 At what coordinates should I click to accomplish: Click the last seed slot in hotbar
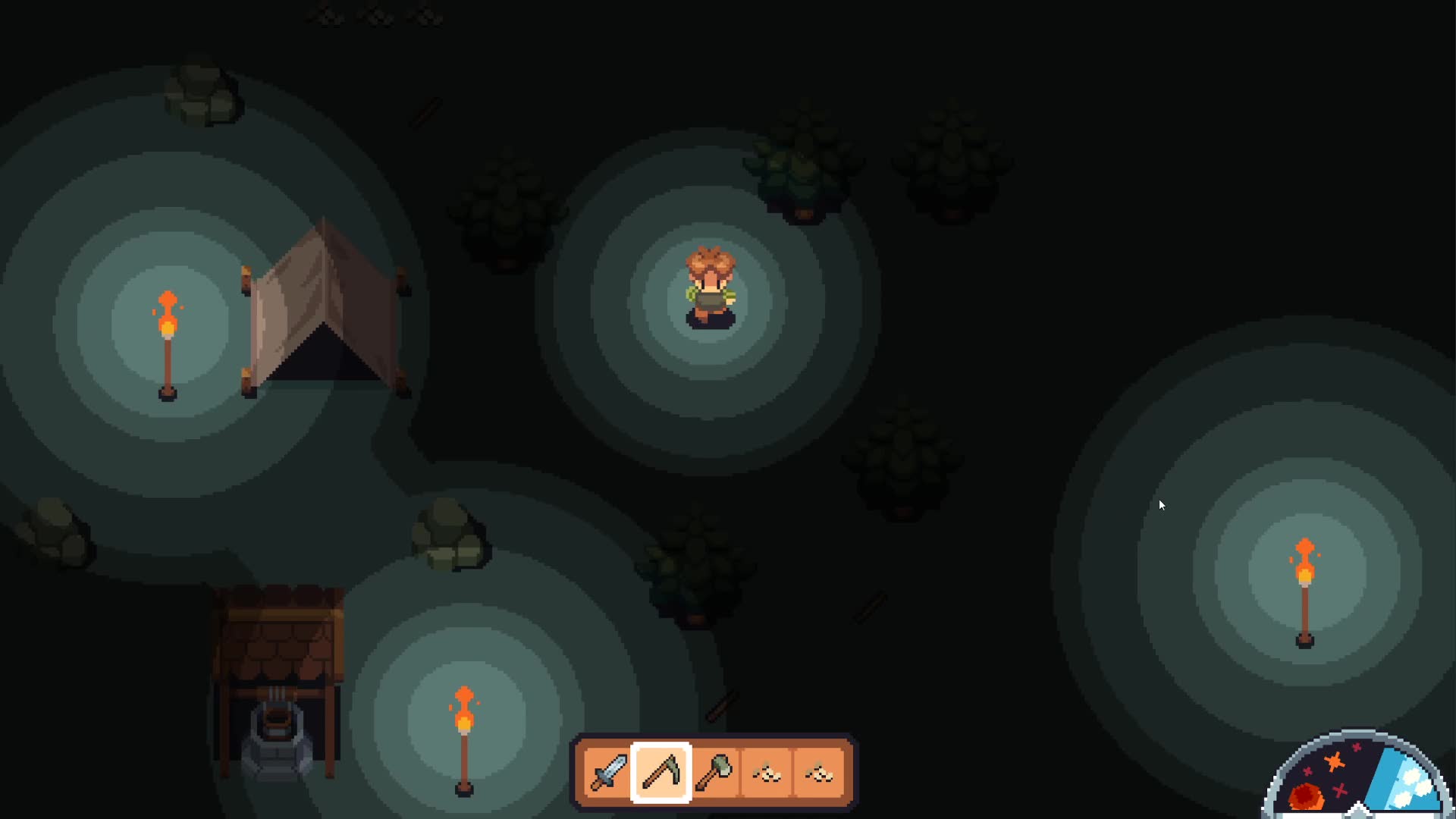819,773
